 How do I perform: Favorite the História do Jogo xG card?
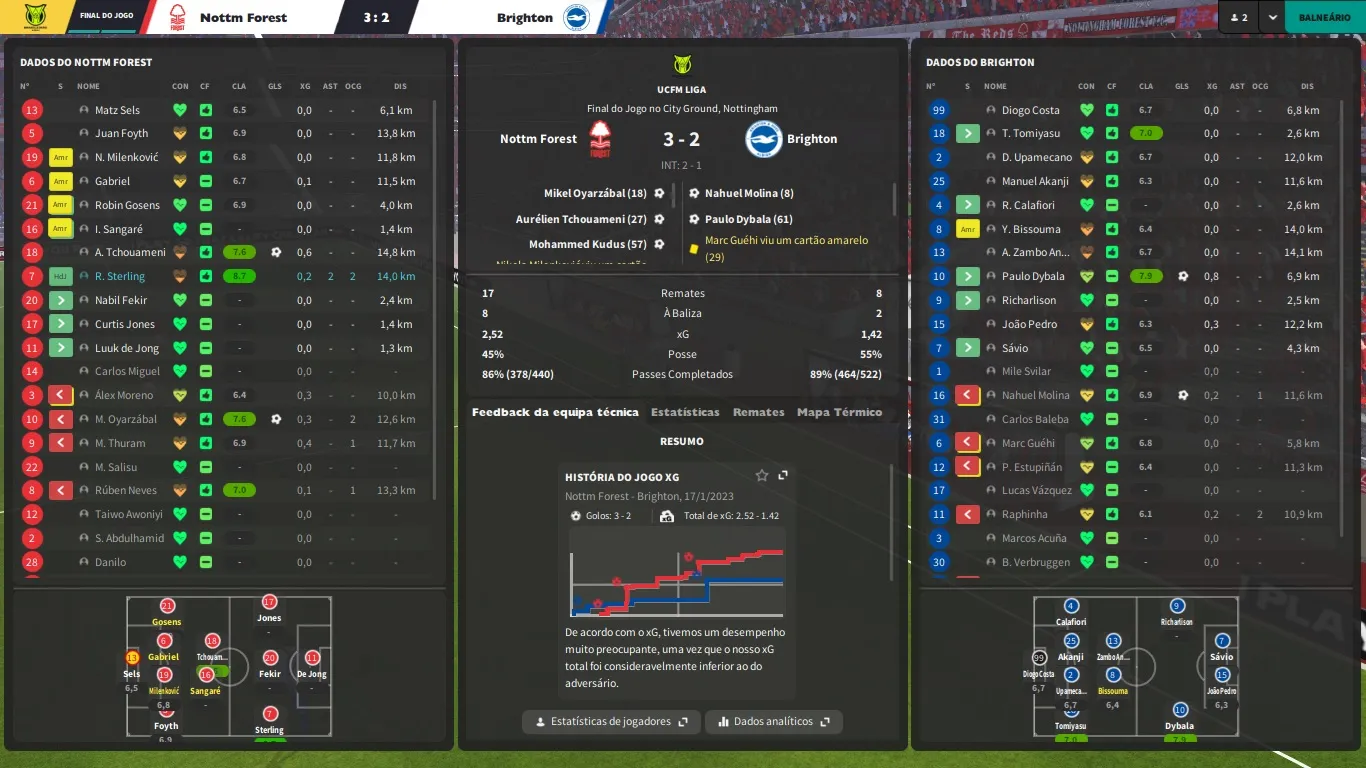[x=762, y=475]
